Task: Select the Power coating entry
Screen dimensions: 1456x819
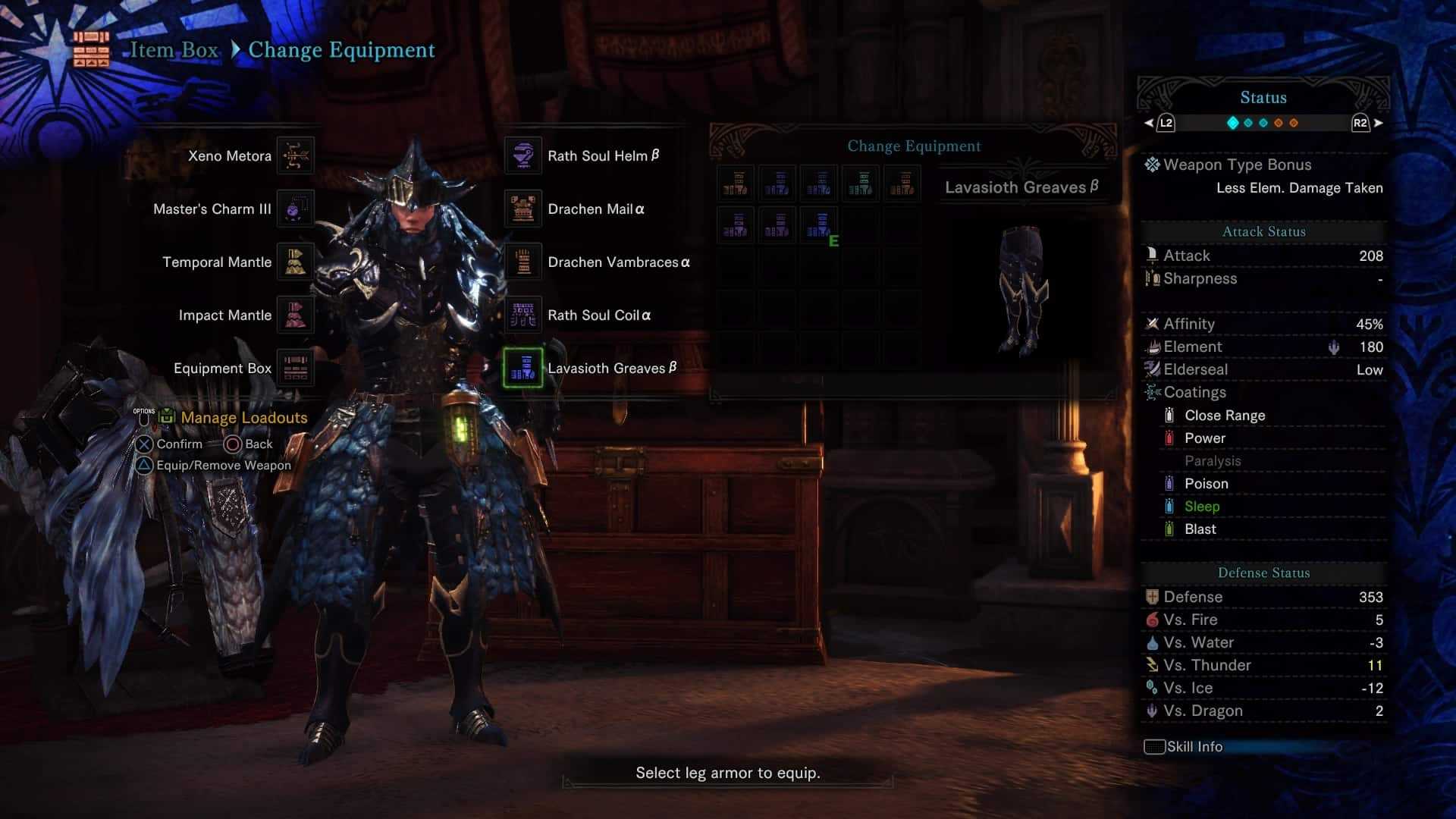Action: click(x=1204, y=438)
